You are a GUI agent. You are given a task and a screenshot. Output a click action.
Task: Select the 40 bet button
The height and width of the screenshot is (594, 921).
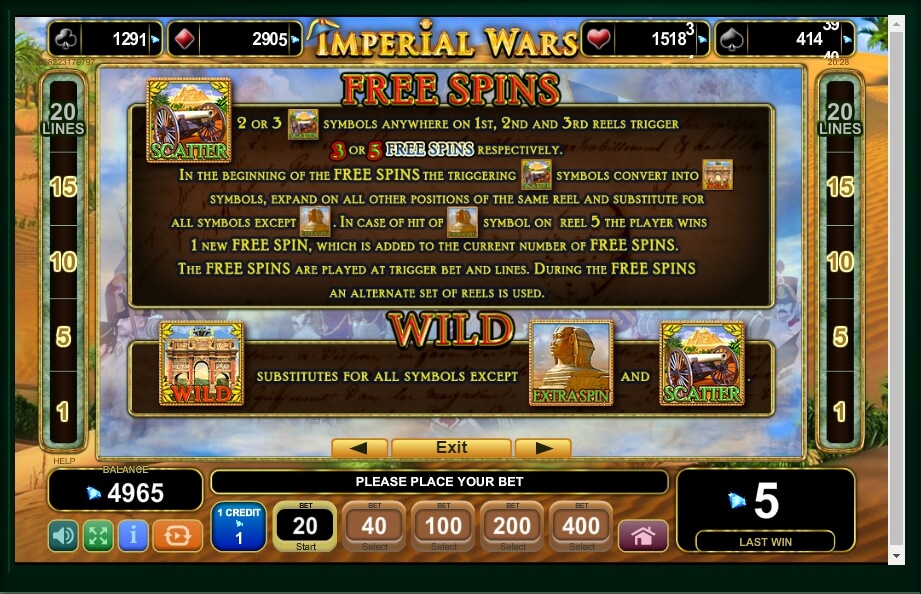coord(374,526)
